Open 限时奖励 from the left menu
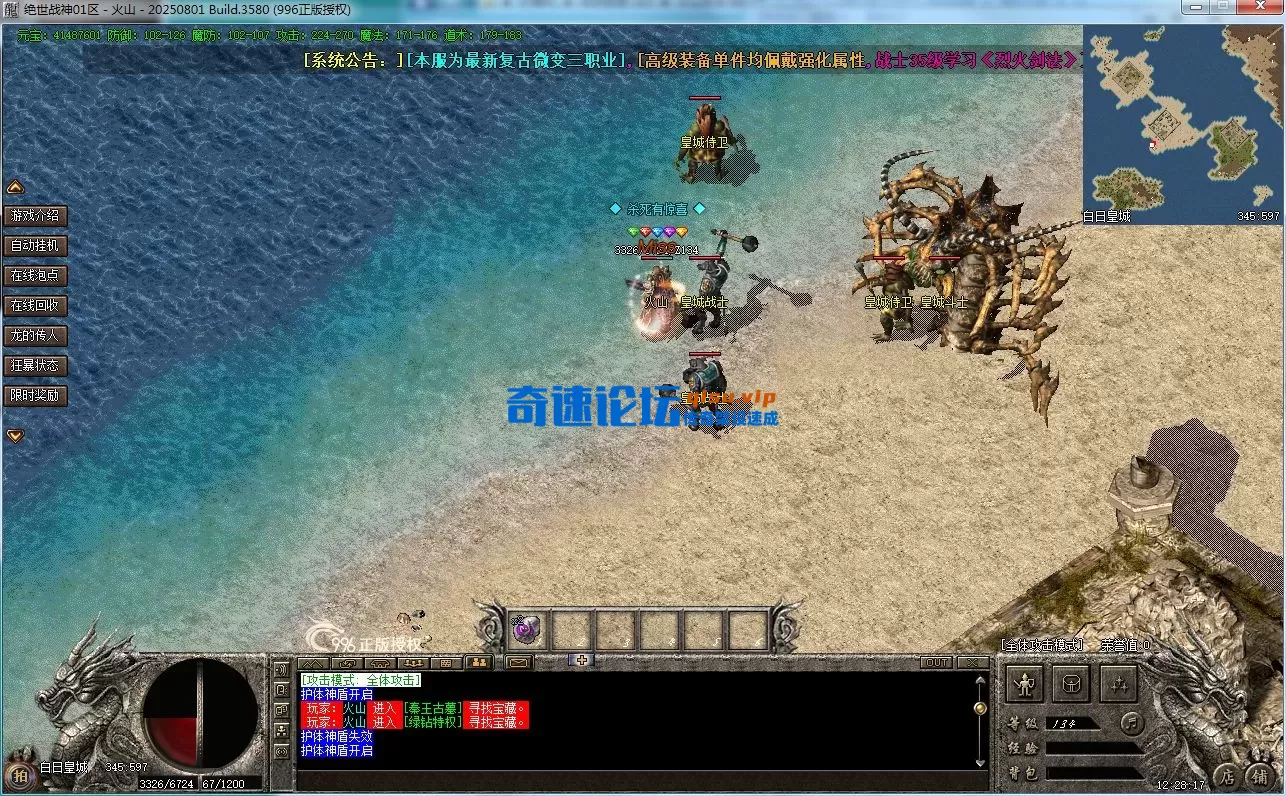The image size is (1286, 796). click(x=36, y=395)
